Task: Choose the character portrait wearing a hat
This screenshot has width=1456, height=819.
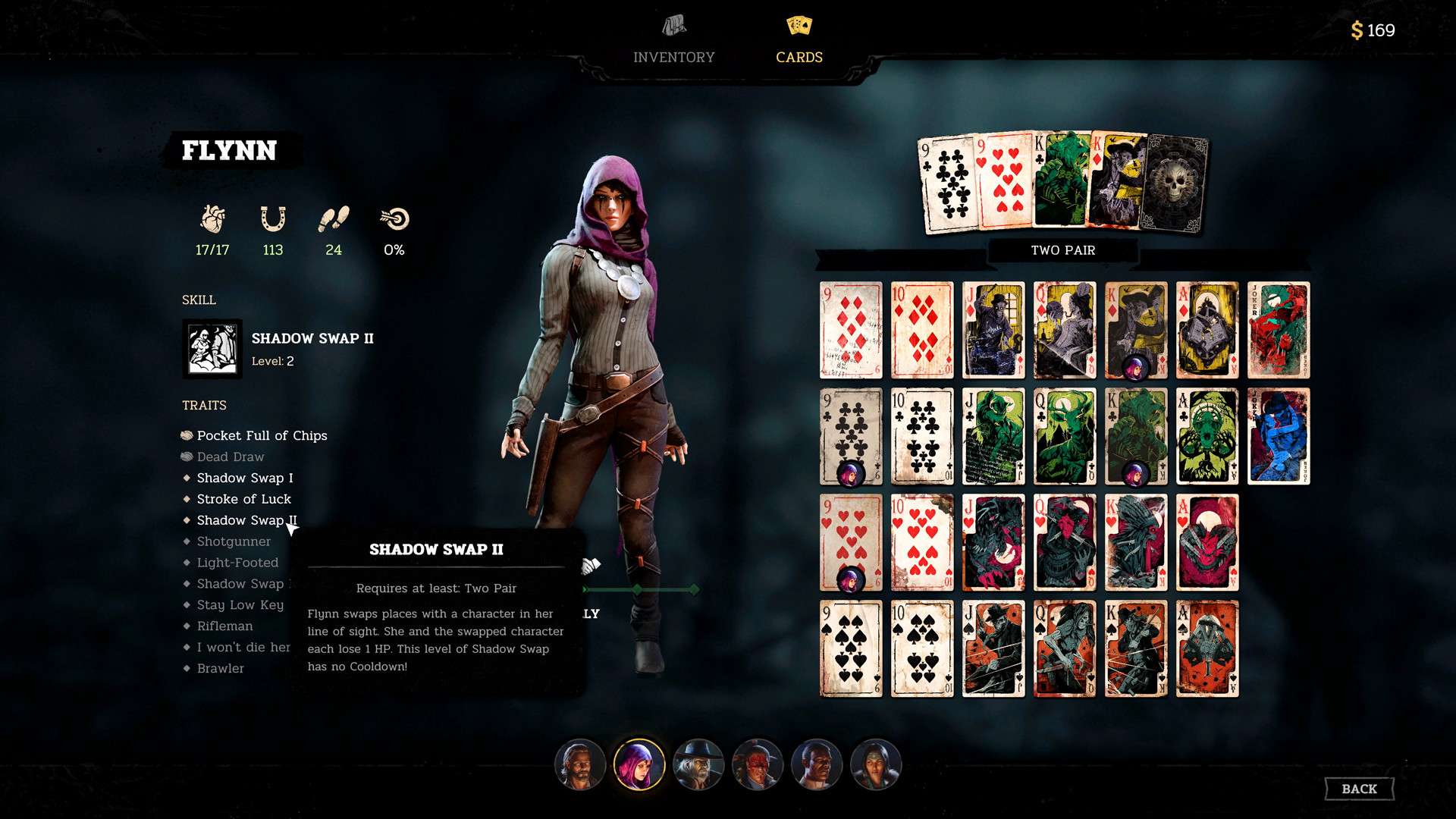Action: click(x=698, y=764)
